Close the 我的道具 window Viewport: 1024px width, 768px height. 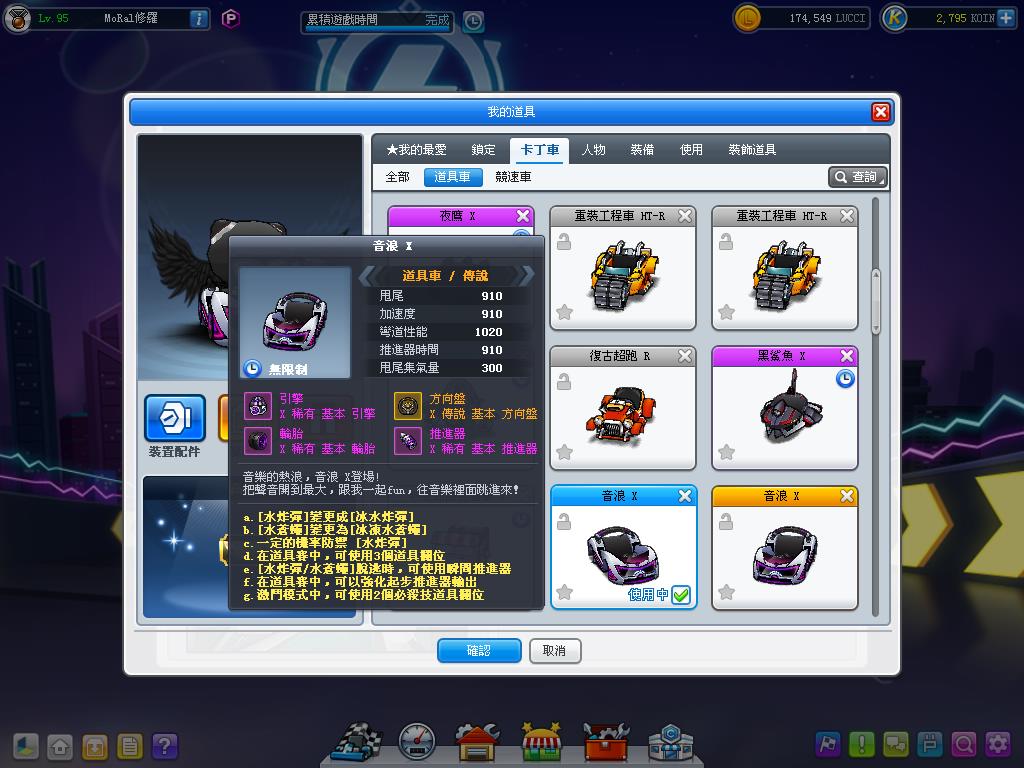click(x=880, y=112)
